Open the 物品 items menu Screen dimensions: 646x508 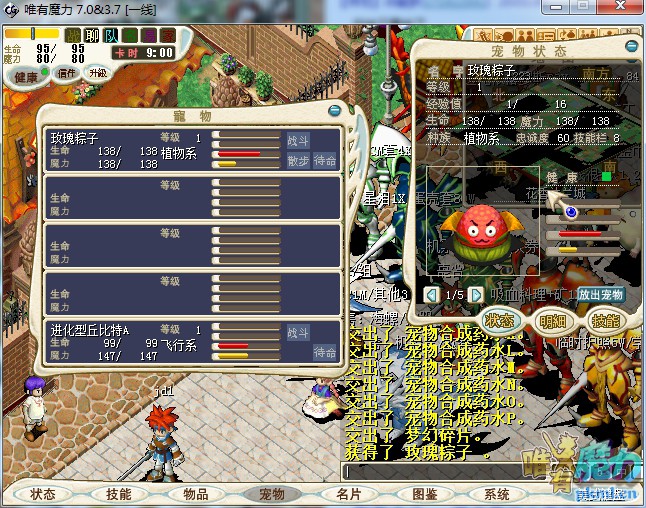(x=196, y=494)
